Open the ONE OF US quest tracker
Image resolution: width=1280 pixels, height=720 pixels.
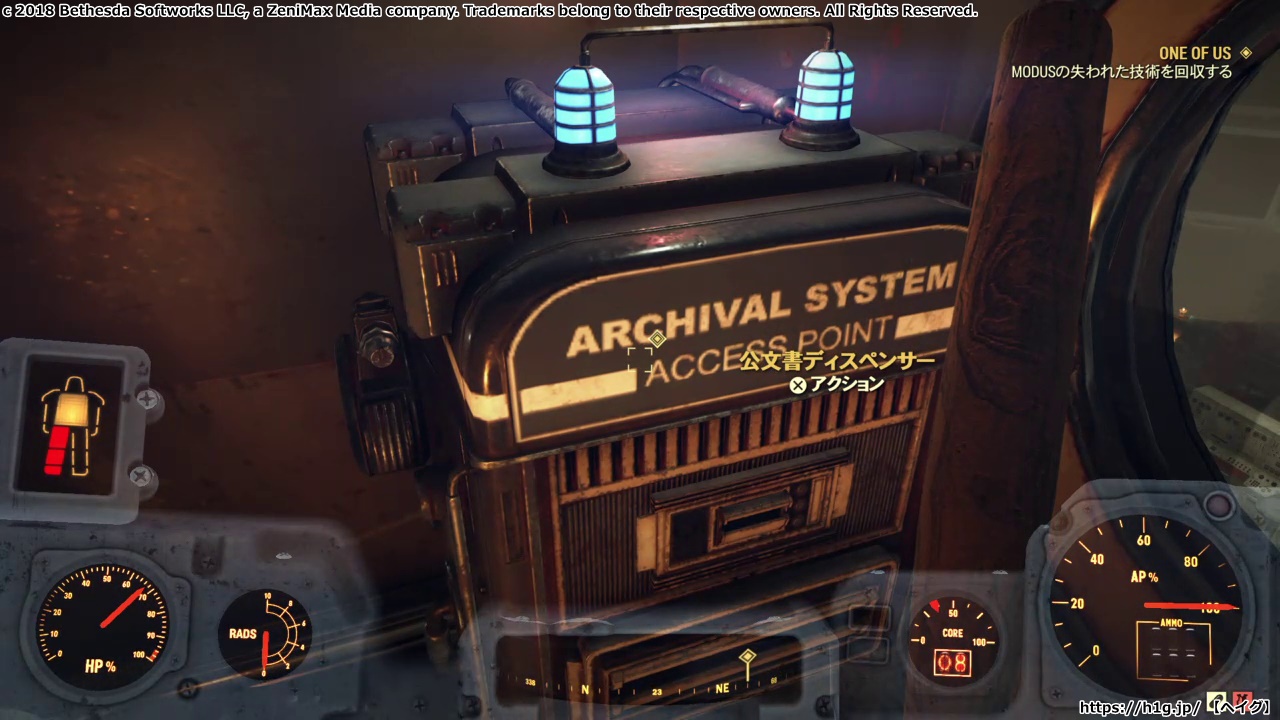[1195, 53]
